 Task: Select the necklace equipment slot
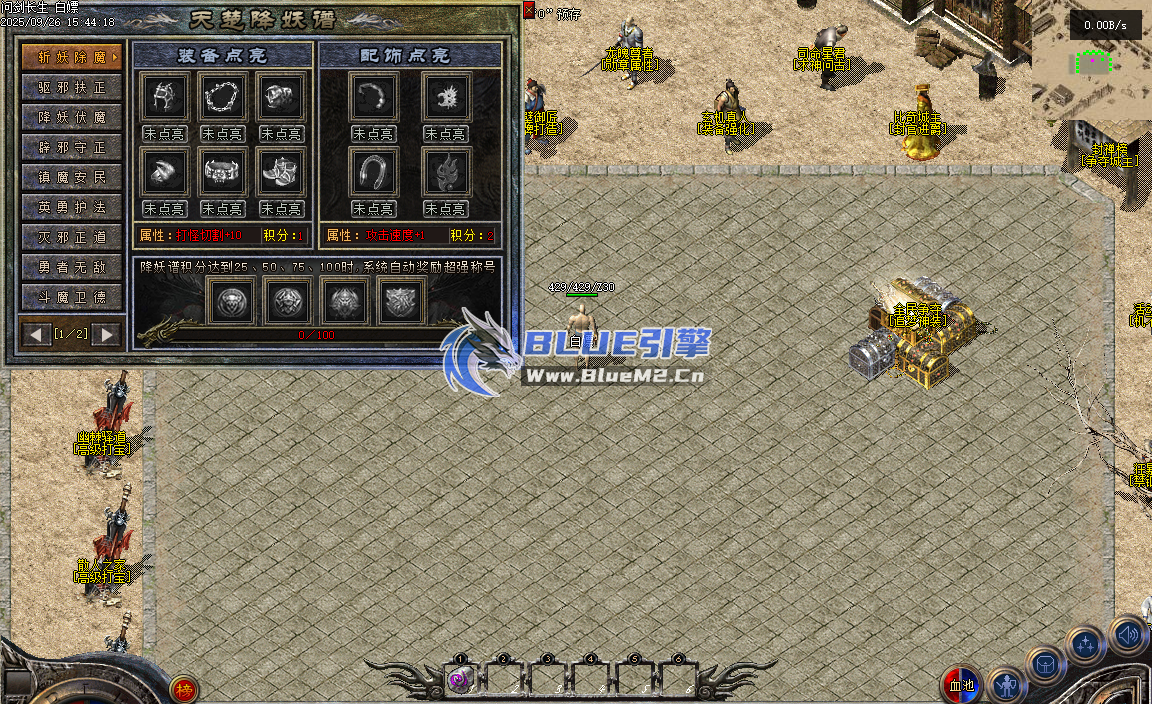coord(222,97)
